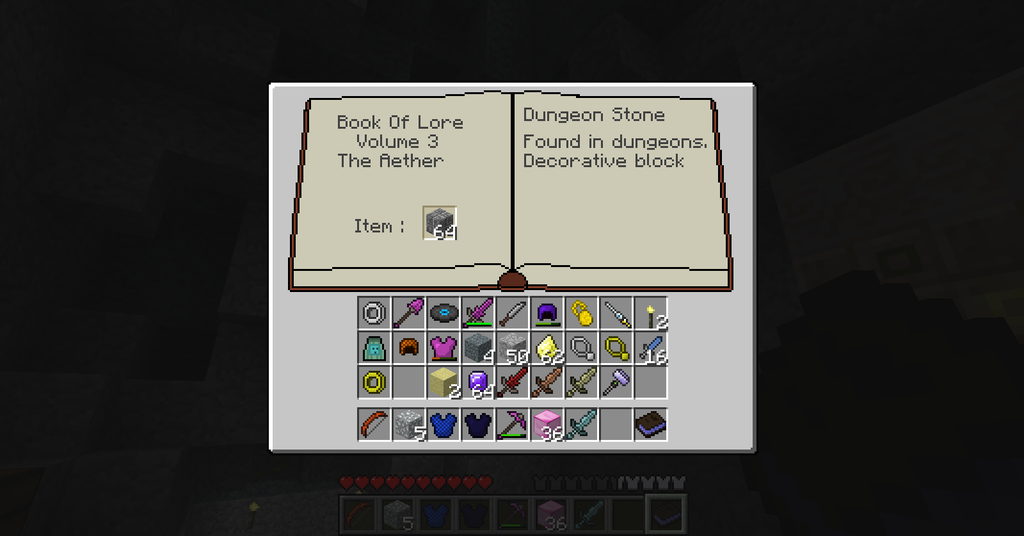This screenshot has width=1024, height=536.
Task: Select the orange bow in the hotbar row
Action: point(373,425)
